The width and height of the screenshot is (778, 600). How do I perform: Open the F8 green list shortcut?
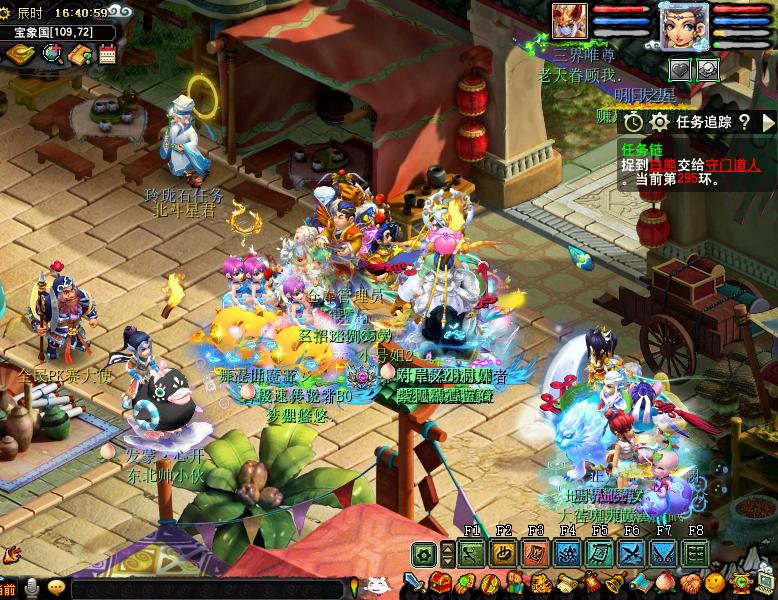point(696,553)
